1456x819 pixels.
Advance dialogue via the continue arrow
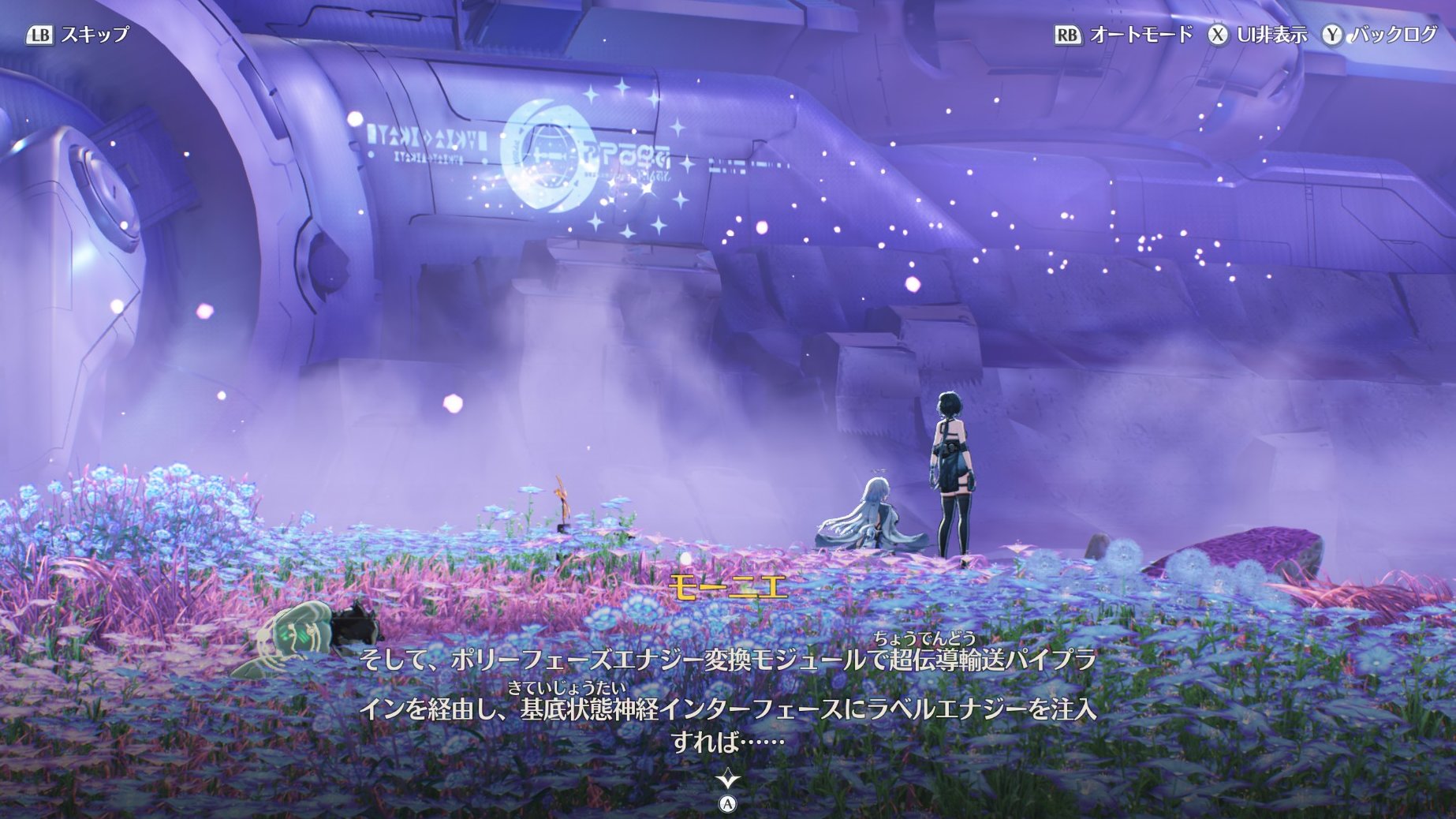tap(727, 781)
